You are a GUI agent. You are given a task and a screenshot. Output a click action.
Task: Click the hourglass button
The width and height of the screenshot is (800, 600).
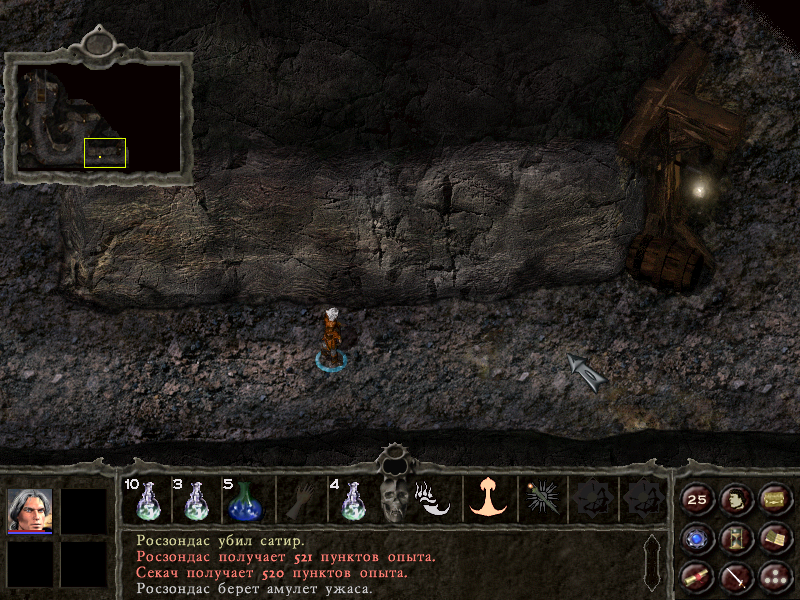click(x=735, y=539)
